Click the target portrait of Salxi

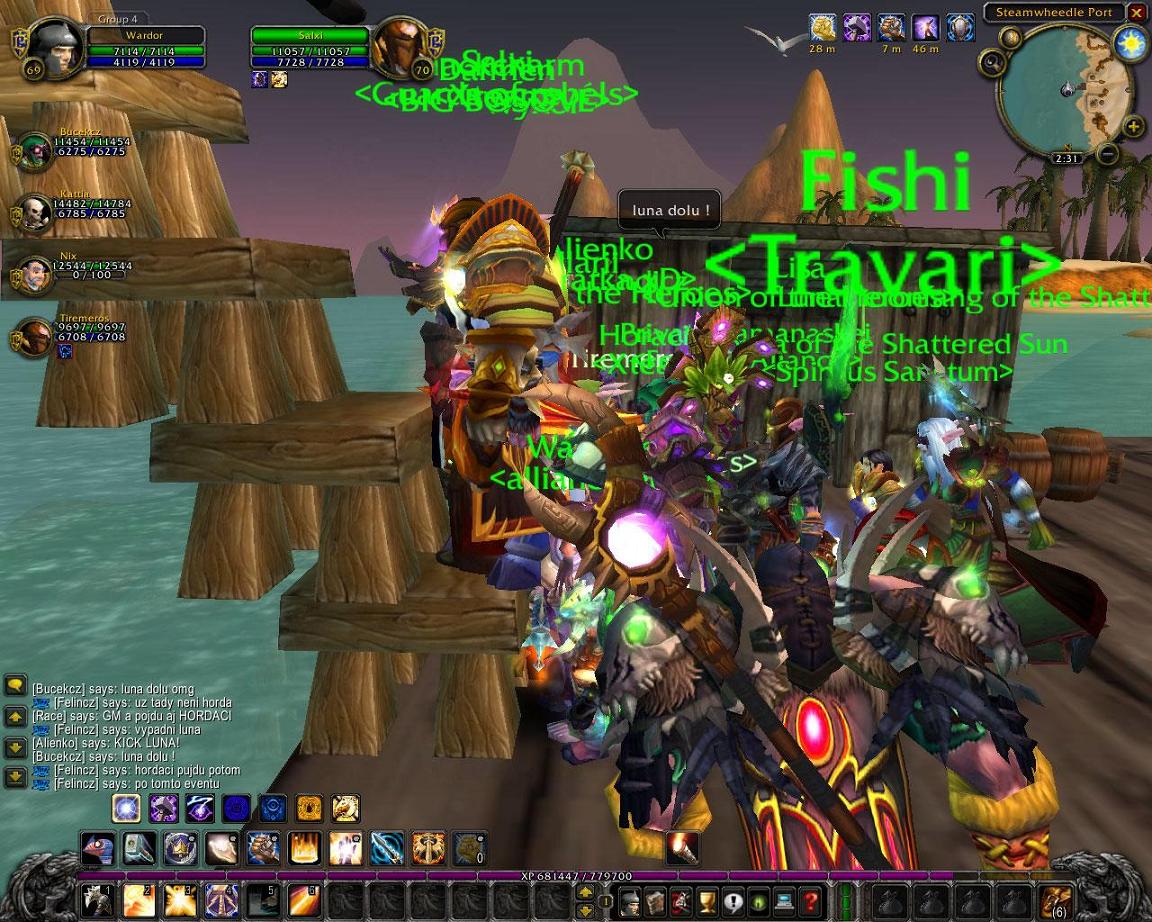[401, 47]
